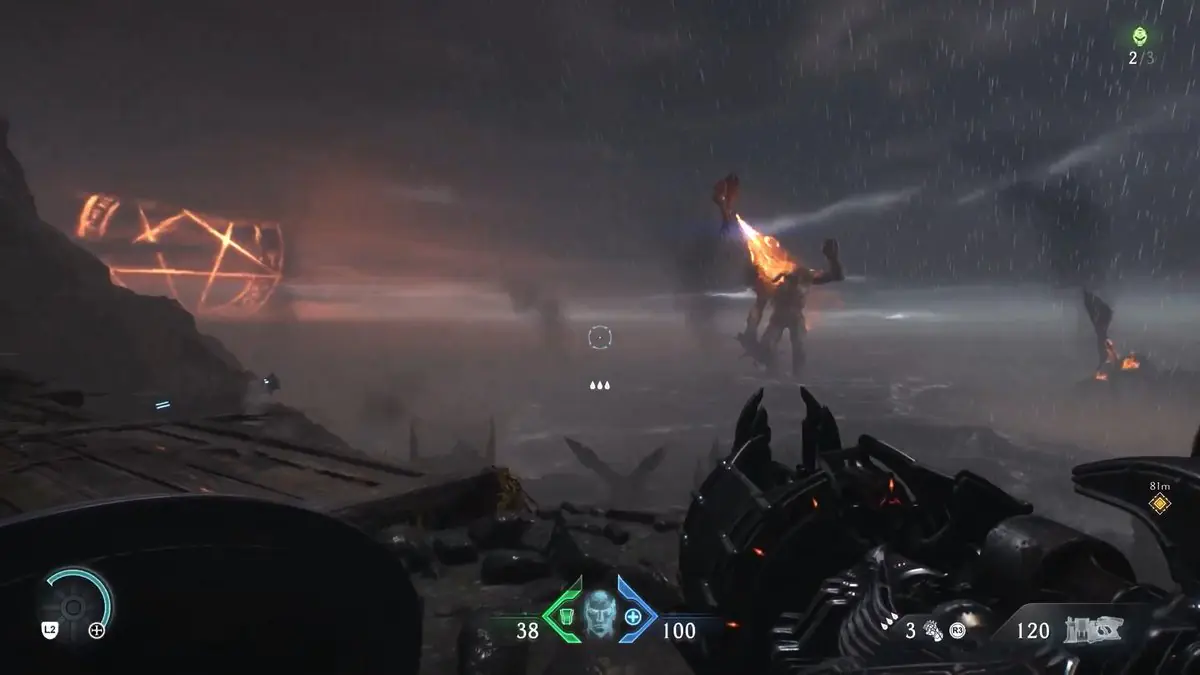Click the Slayer face portrait

click(598, 610)
